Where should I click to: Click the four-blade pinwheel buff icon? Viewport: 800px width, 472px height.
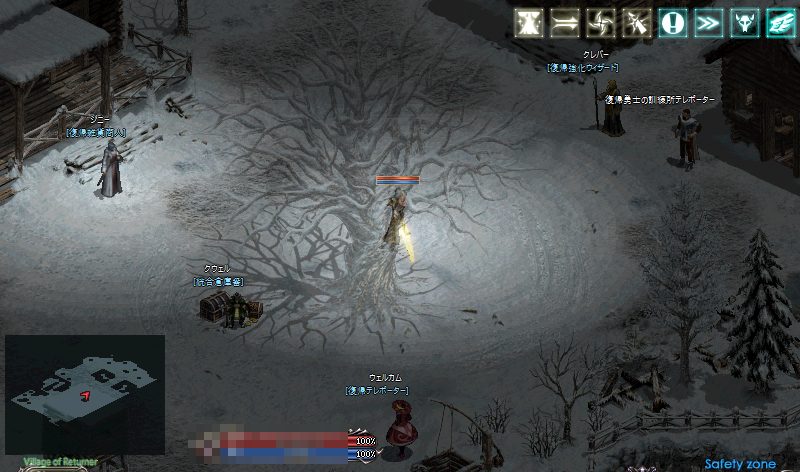click(x=601, y=23)
